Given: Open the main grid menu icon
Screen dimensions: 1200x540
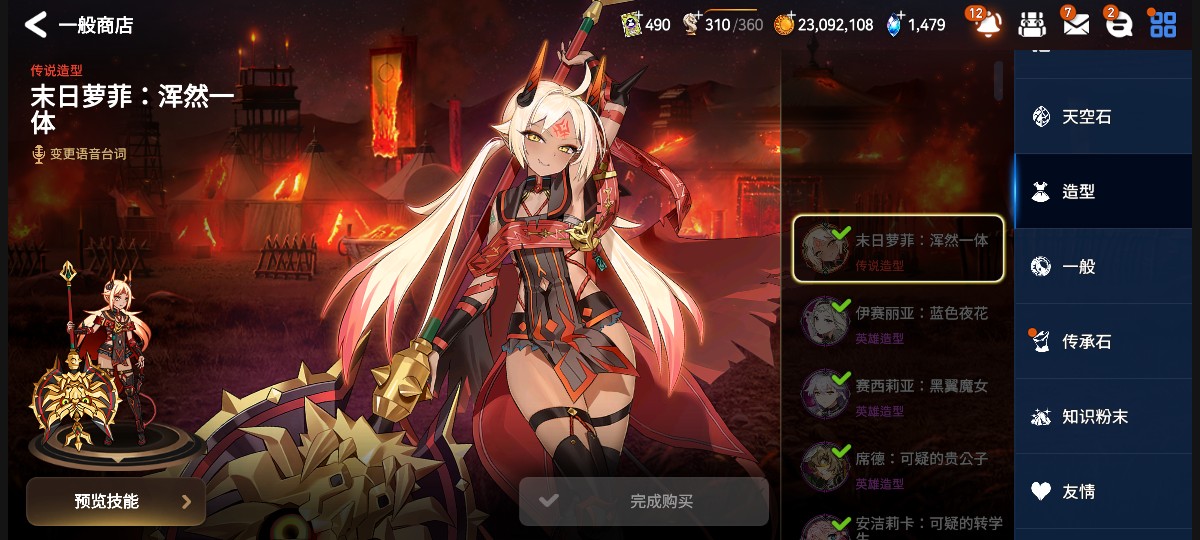Looking at the screenshot, I should (1163, 24).
